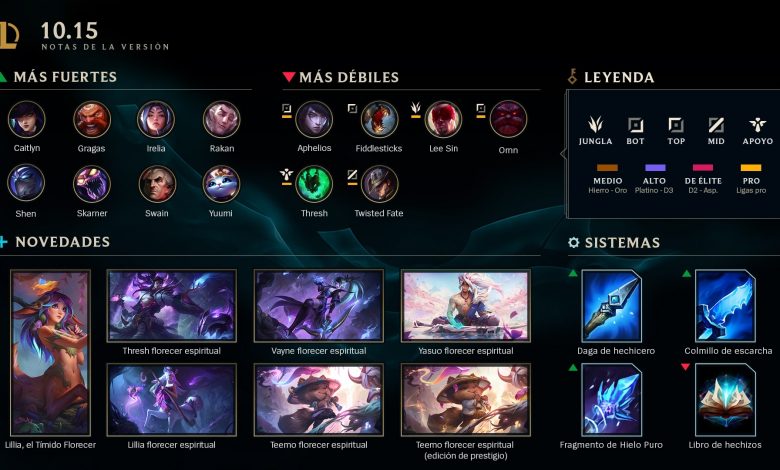Select the Caitlyn champion portrait

point(26,119)
